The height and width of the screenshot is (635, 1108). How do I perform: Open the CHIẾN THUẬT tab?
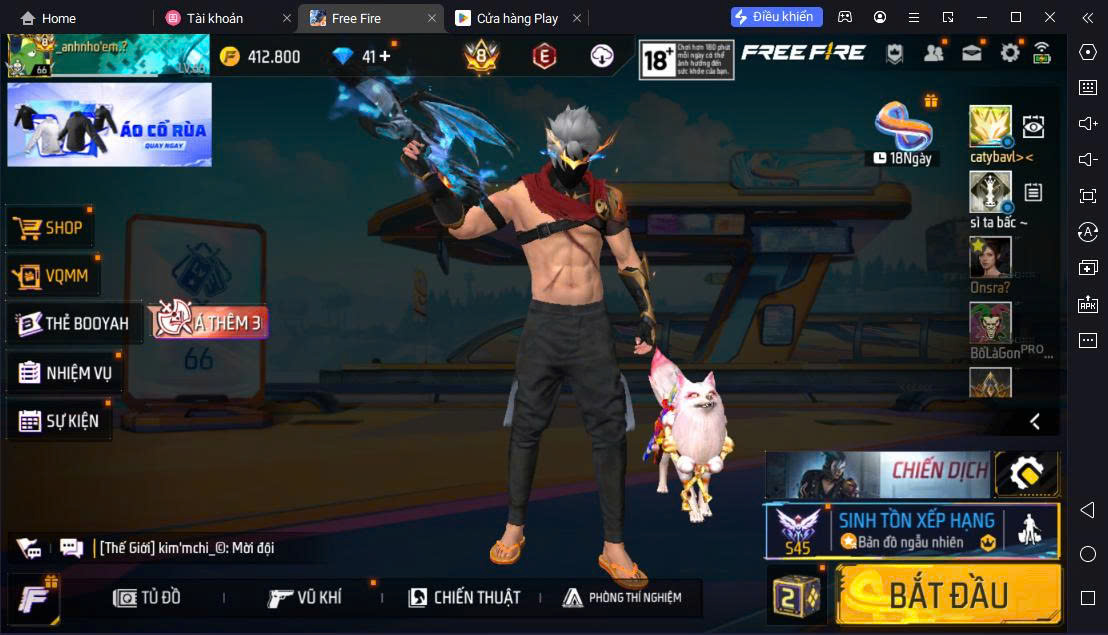pos(464,598)
